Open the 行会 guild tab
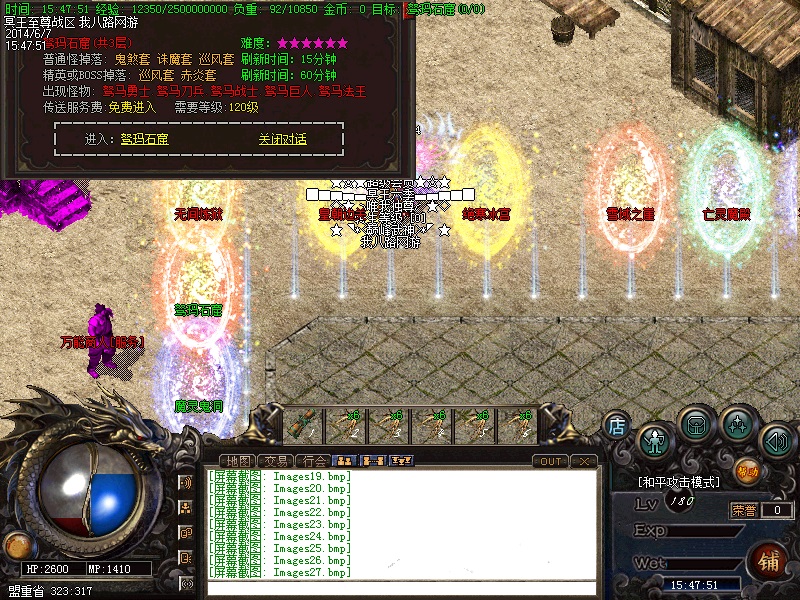Viewport: 800px width, 600px height. pos(315,461)
